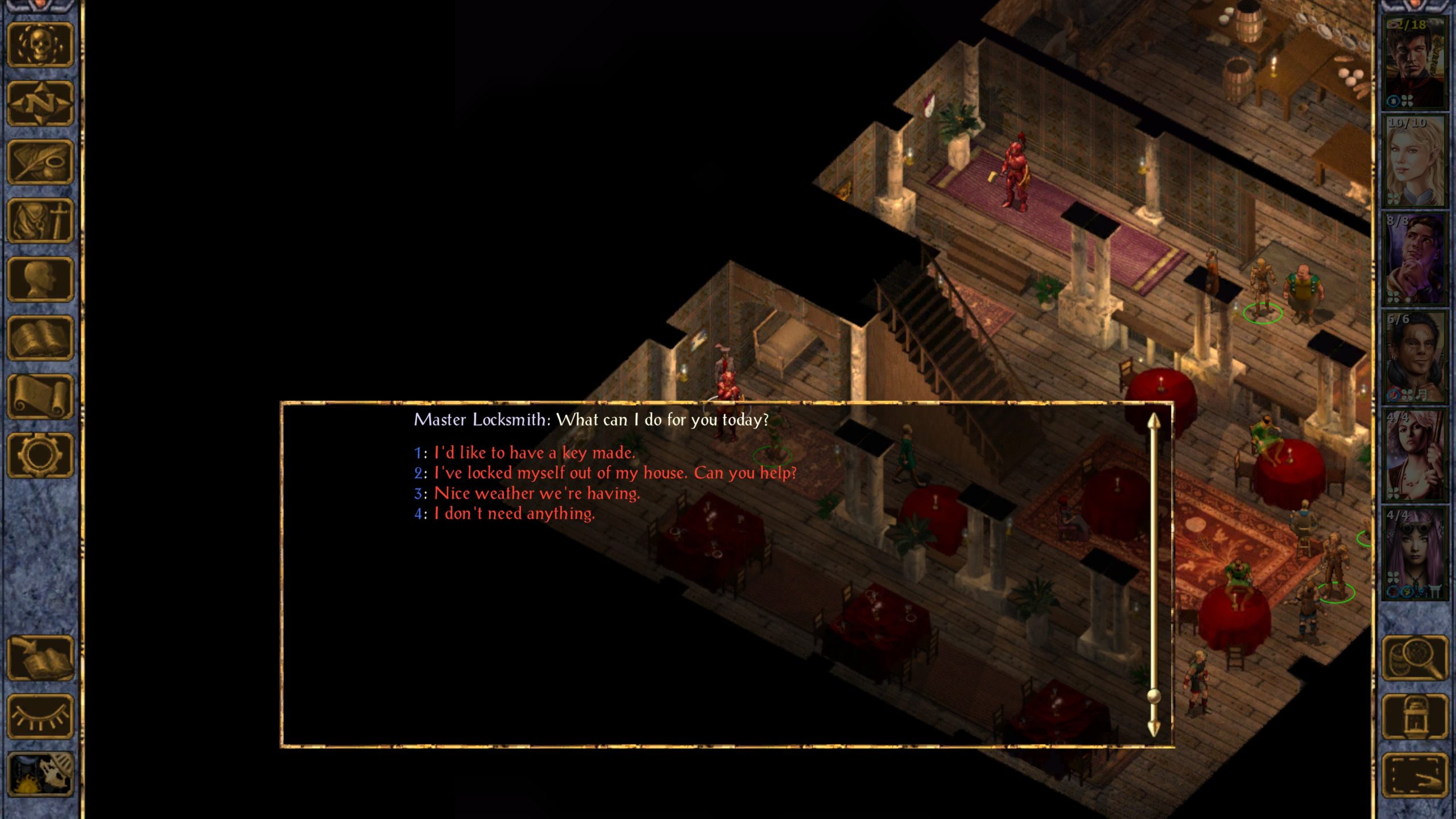
Task: Rest the party with campfire icon
Action: (40, 775)
